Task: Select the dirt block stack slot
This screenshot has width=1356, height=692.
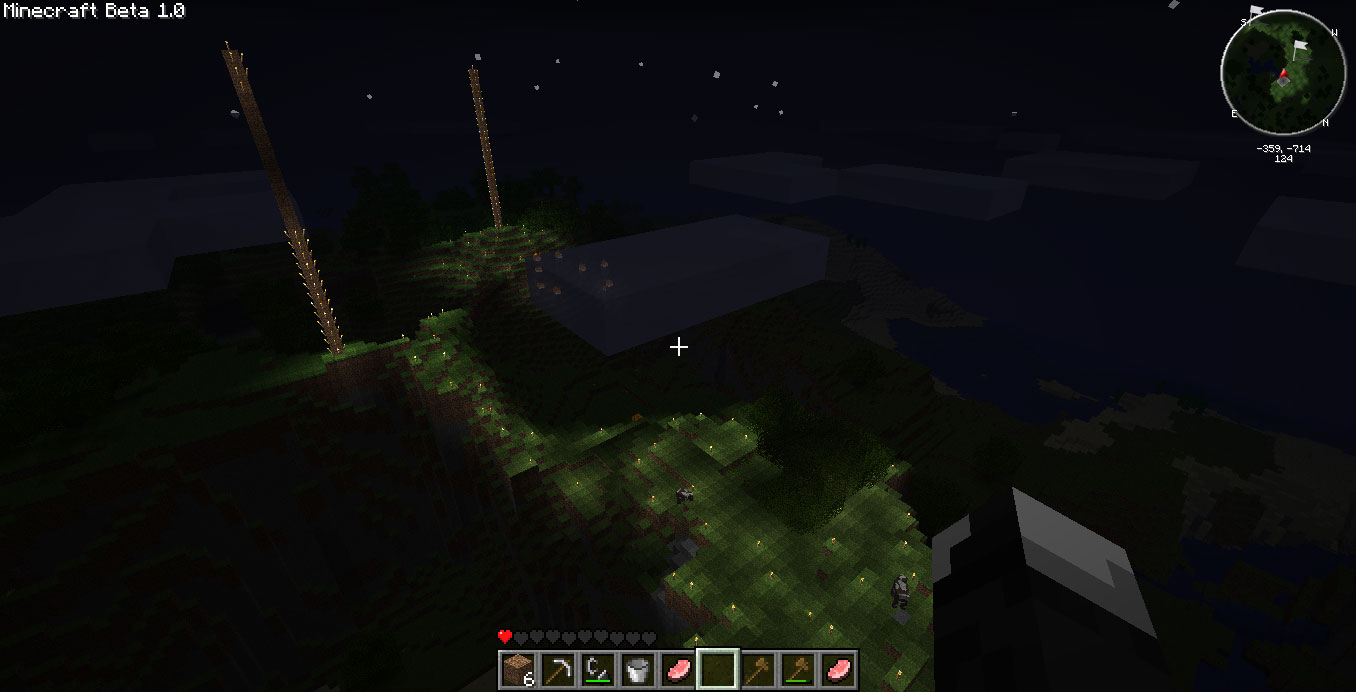Action: click(x=518, y=669)
